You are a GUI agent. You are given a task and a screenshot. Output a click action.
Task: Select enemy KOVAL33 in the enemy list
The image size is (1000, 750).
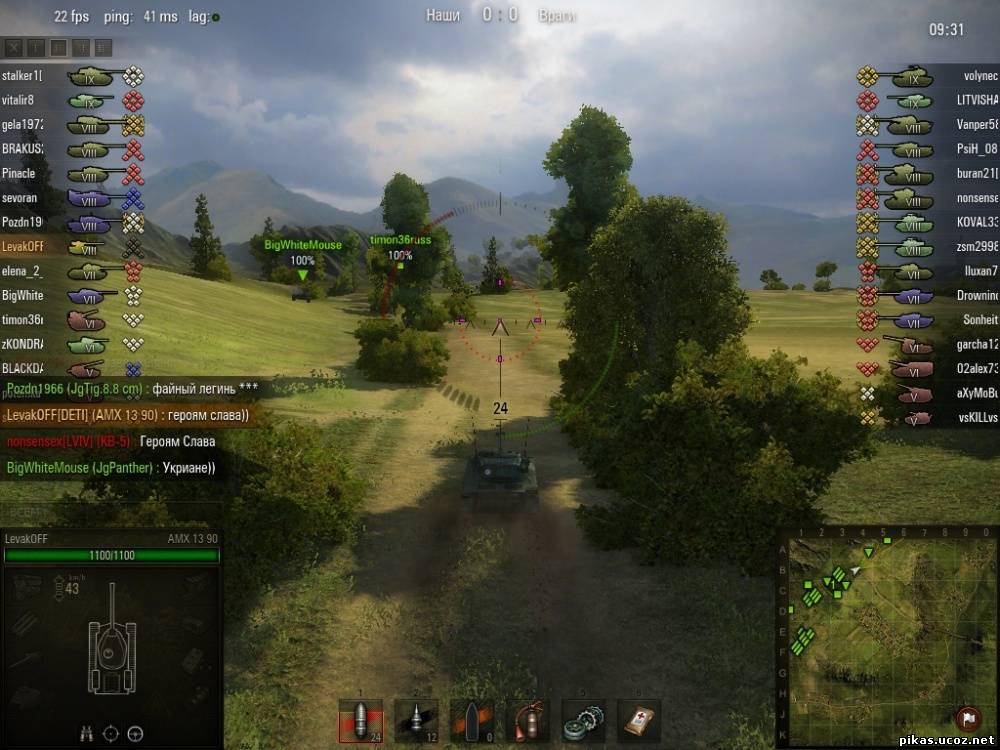[977, 222]
